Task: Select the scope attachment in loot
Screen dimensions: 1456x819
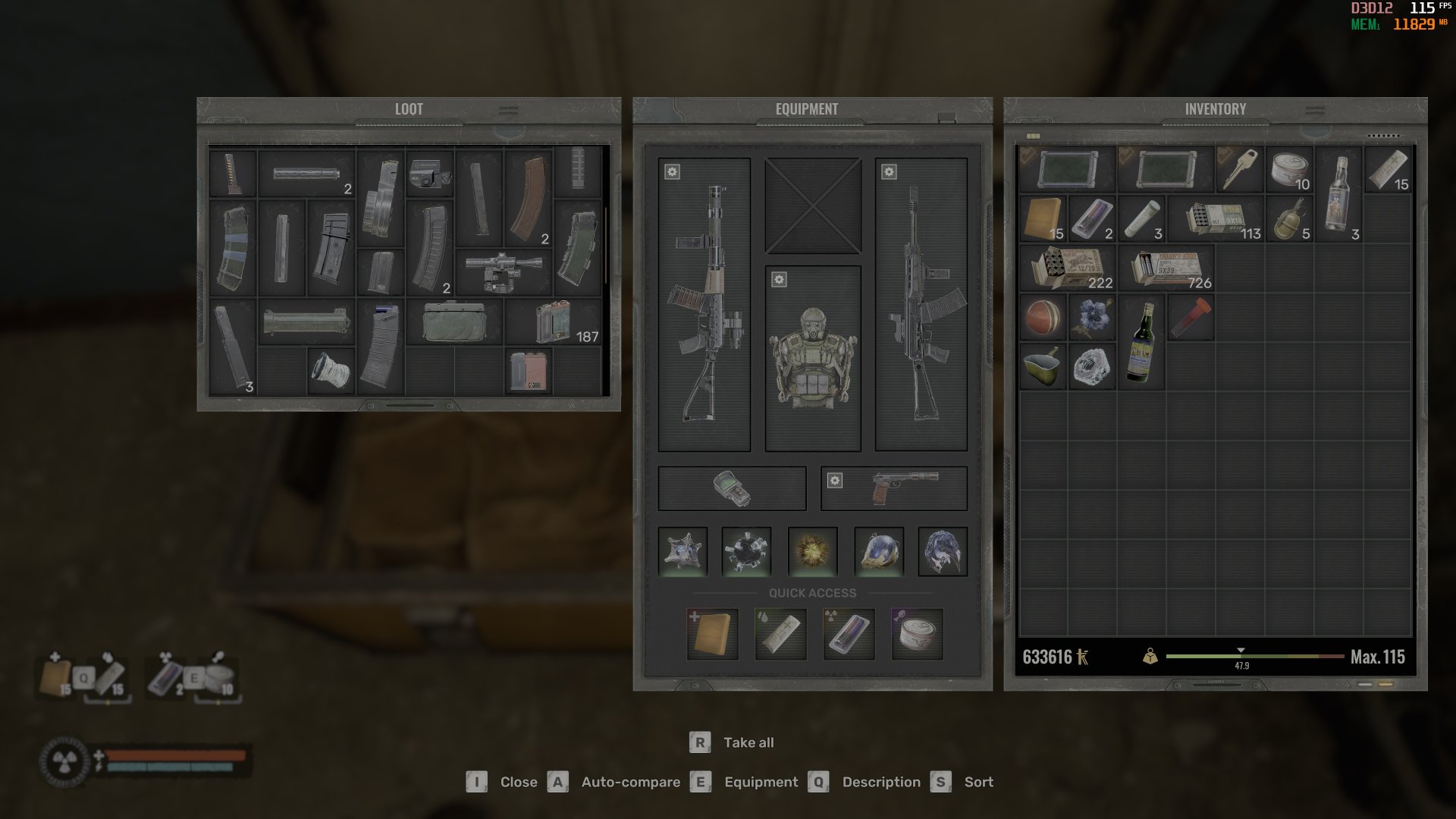Action: [504, 271]
